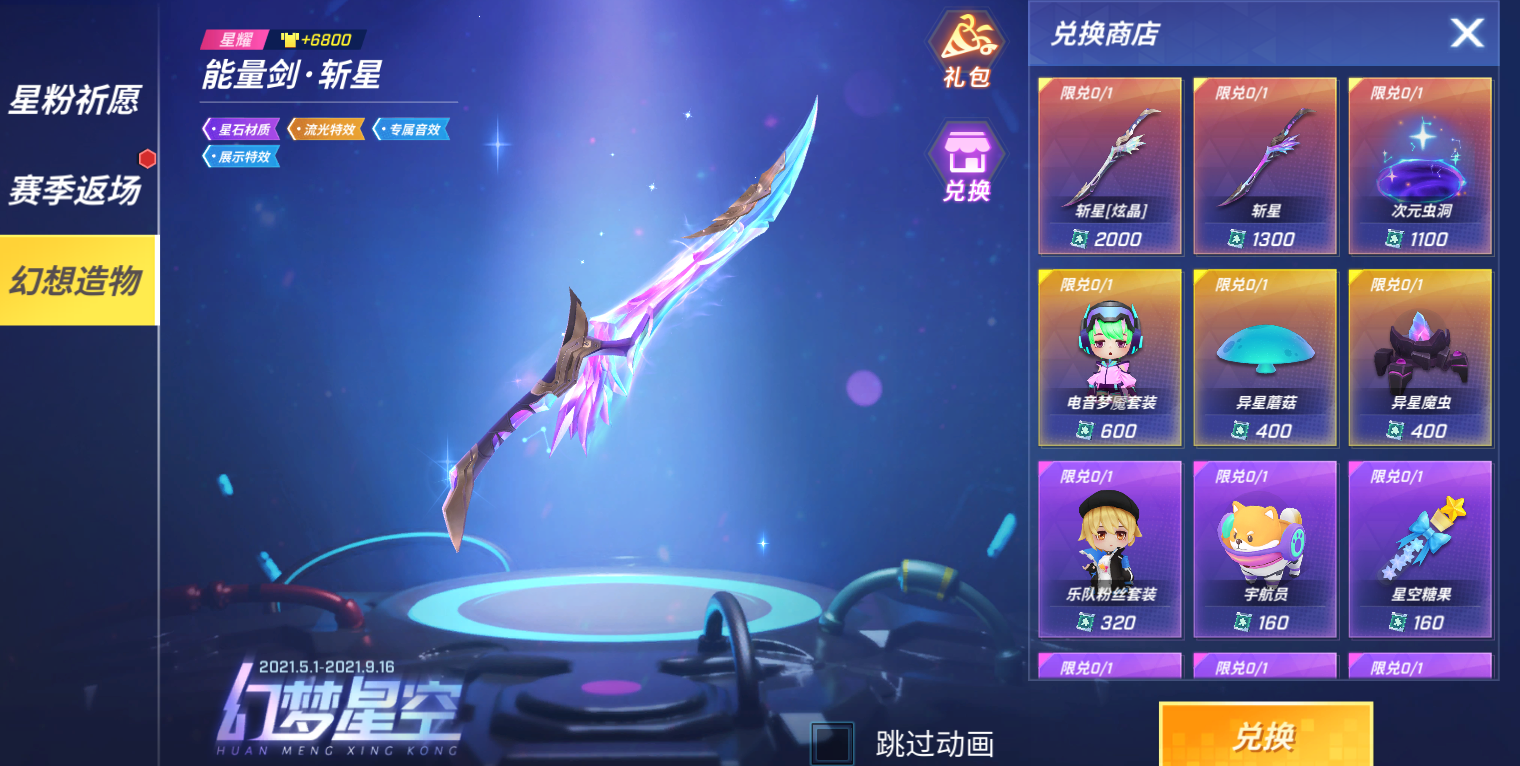Choose the 电音梦魇套装 costume item

[x=1110, y=355]
